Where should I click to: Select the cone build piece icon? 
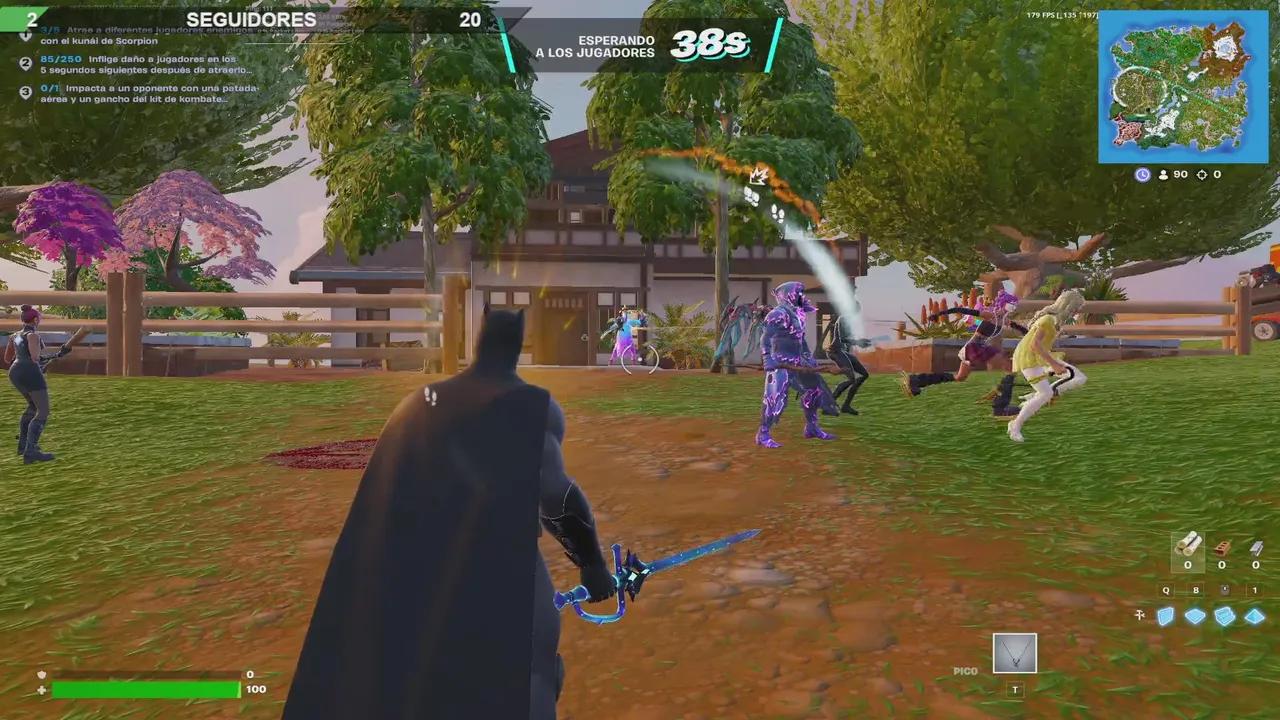(x=1253, y=618)
